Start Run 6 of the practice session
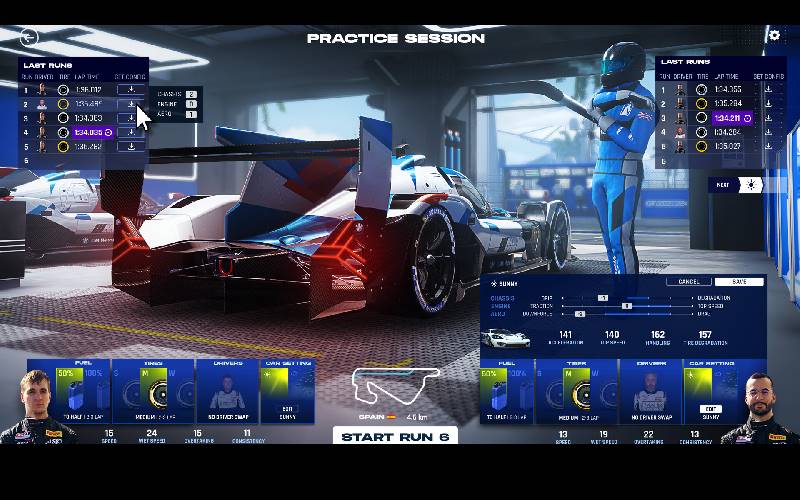The height and width of the screenshot is (500, 800). tap(395, 436)
